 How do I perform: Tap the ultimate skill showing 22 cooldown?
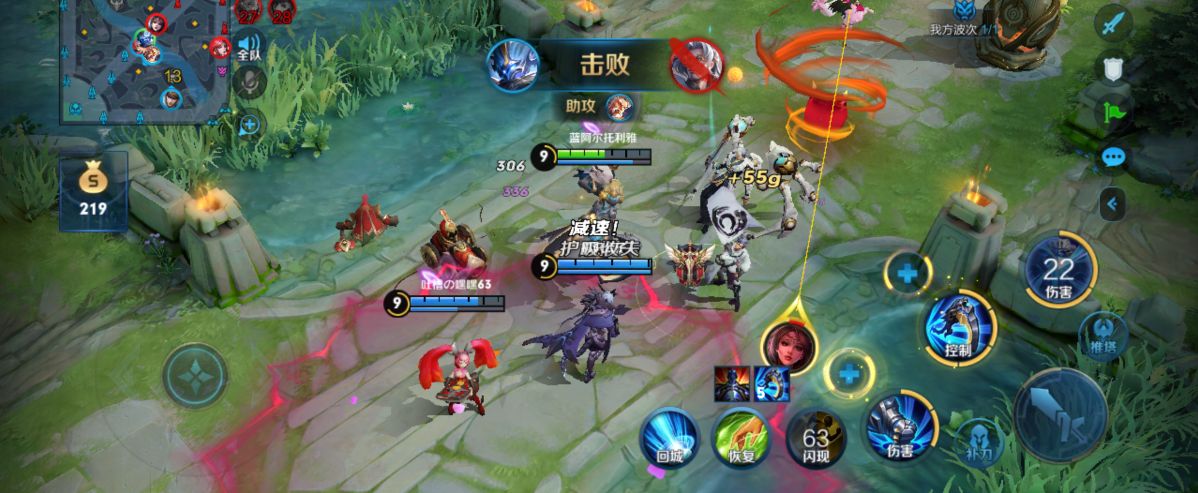[1058, 270]
